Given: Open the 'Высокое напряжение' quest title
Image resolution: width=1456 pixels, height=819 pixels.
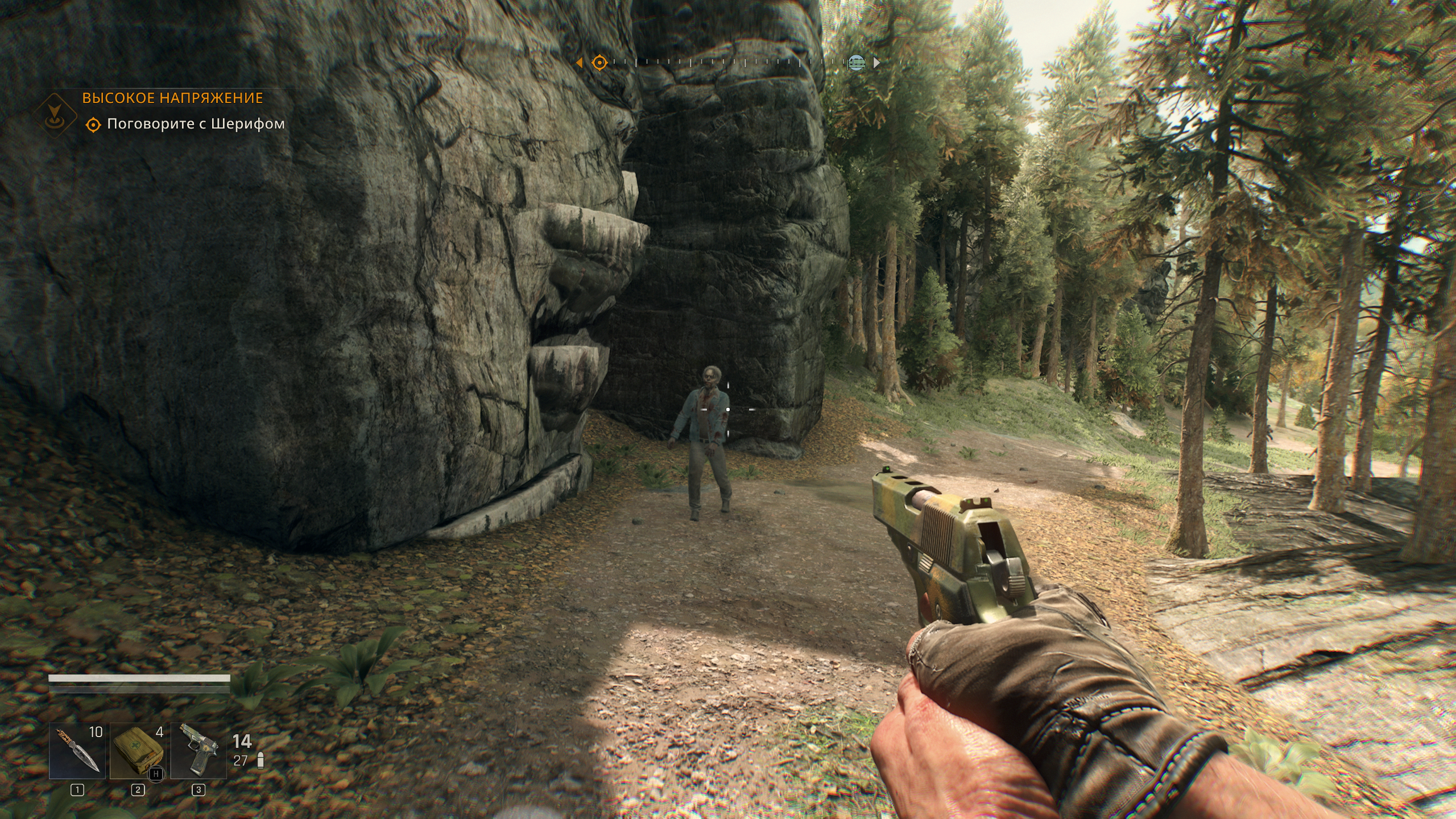Looking at the screenshot, I should pos(172,98).
